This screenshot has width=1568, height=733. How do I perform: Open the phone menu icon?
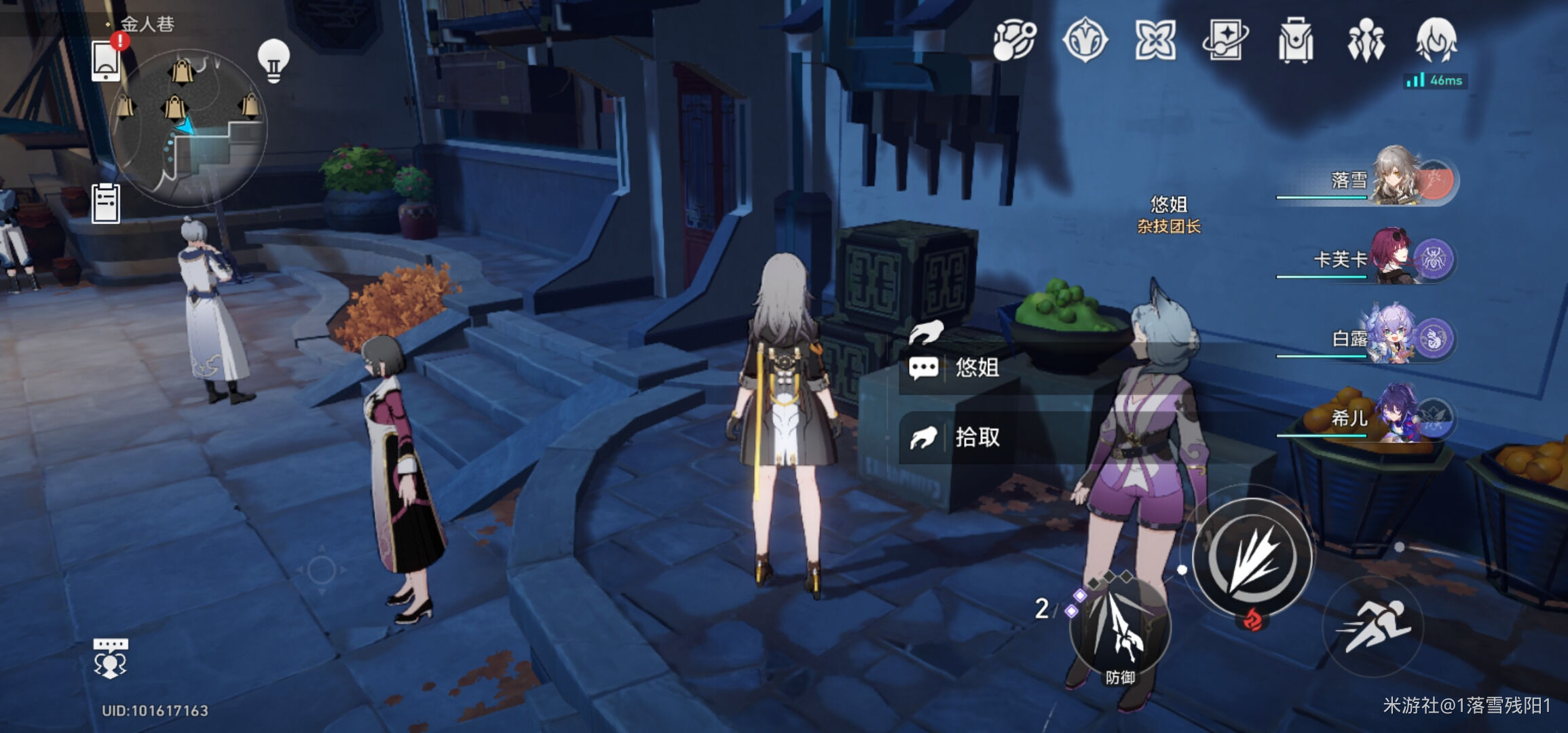tap(106, 60)
